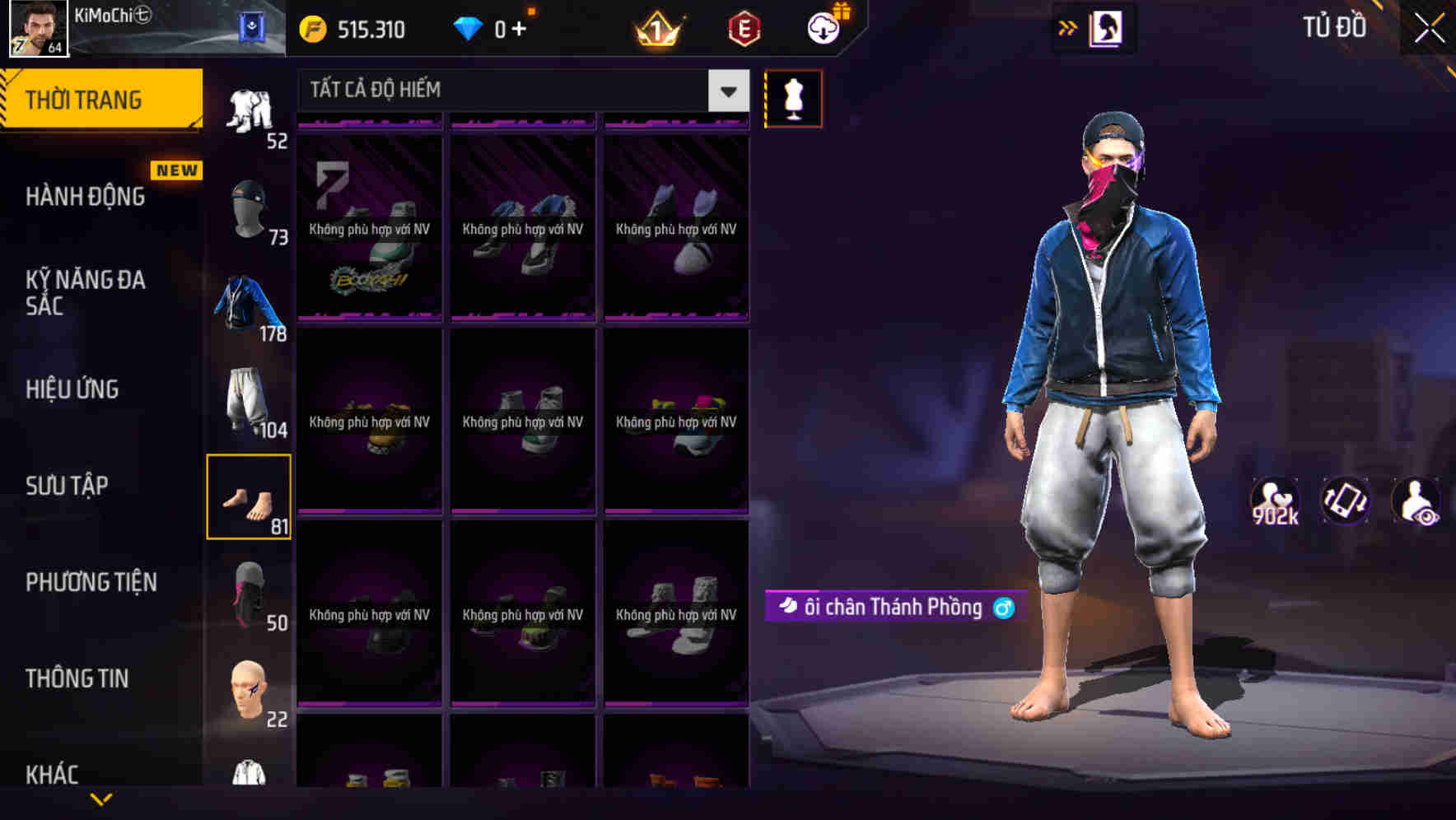Viewport: 1456px width, 820px height.
Task: Open the SƯU TẬP tab
Action: pyautogui.click(x=69, y=486)
